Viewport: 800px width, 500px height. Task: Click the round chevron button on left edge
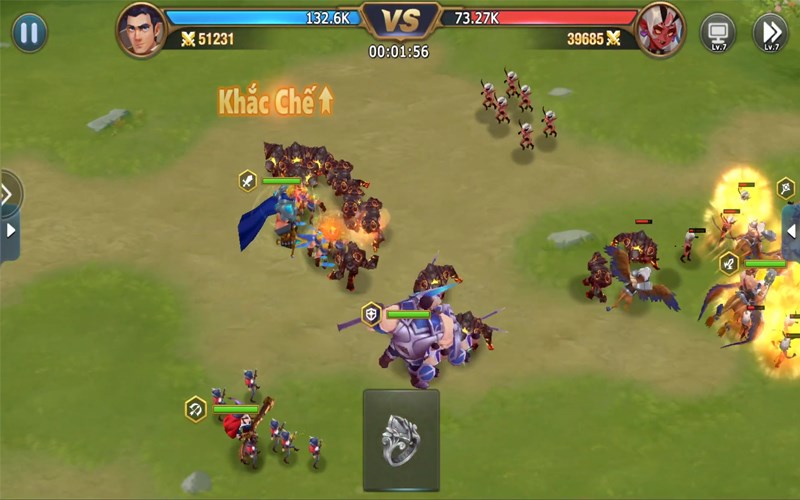click(7, 192)
